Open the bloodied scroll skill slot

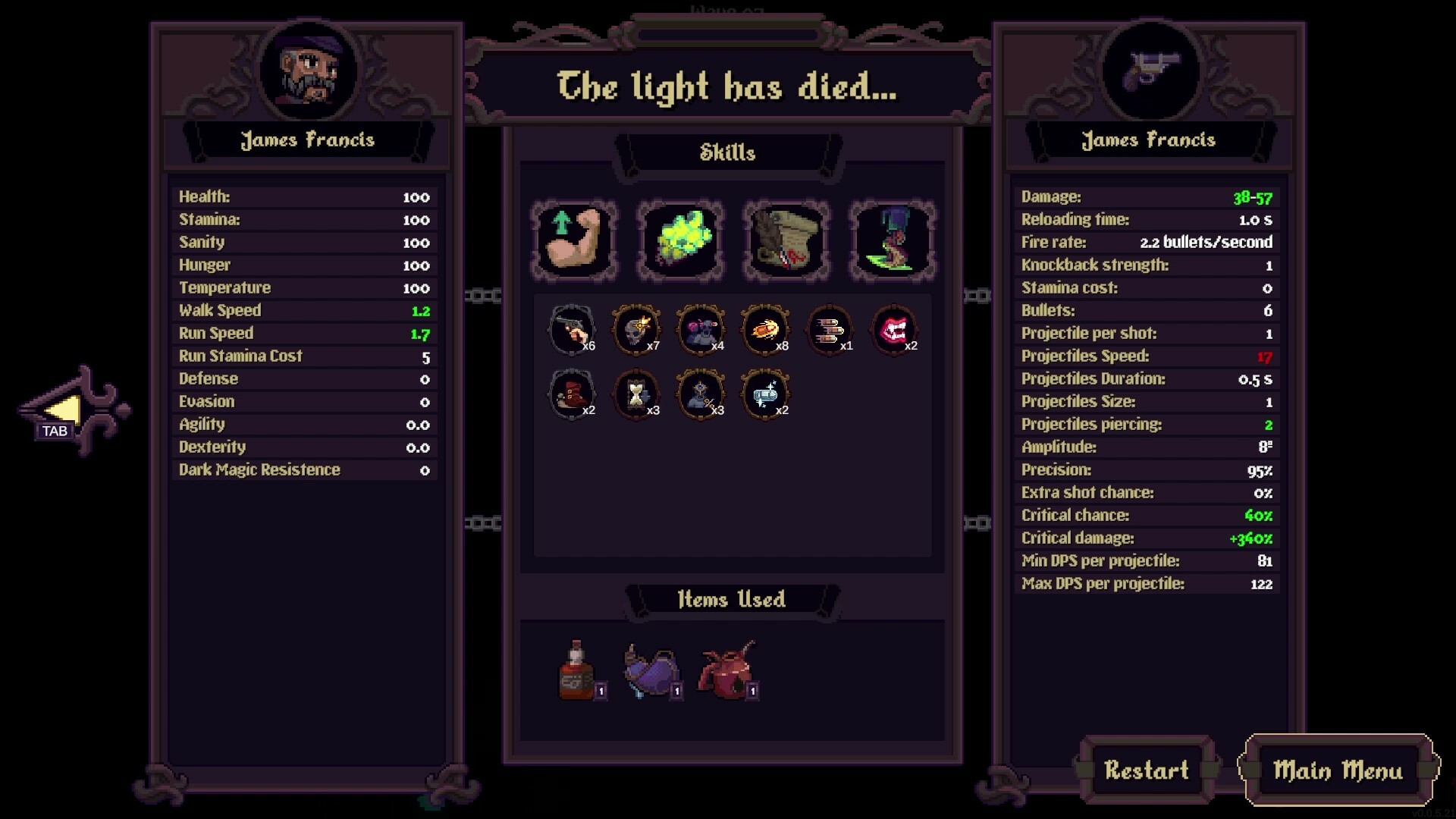786,240
